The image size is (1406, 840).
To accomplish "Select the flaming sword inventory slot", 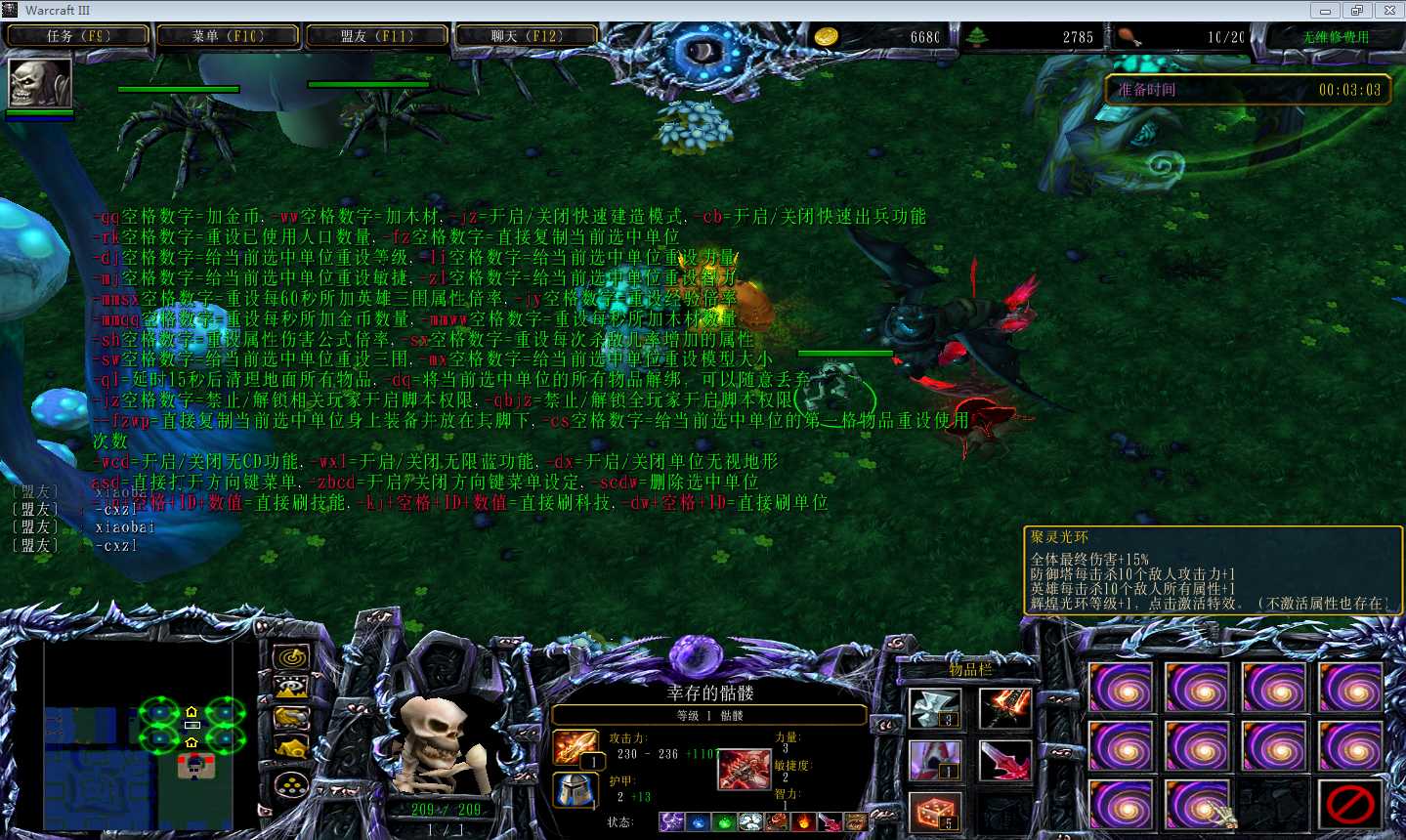I will [x=1004, y=708].
